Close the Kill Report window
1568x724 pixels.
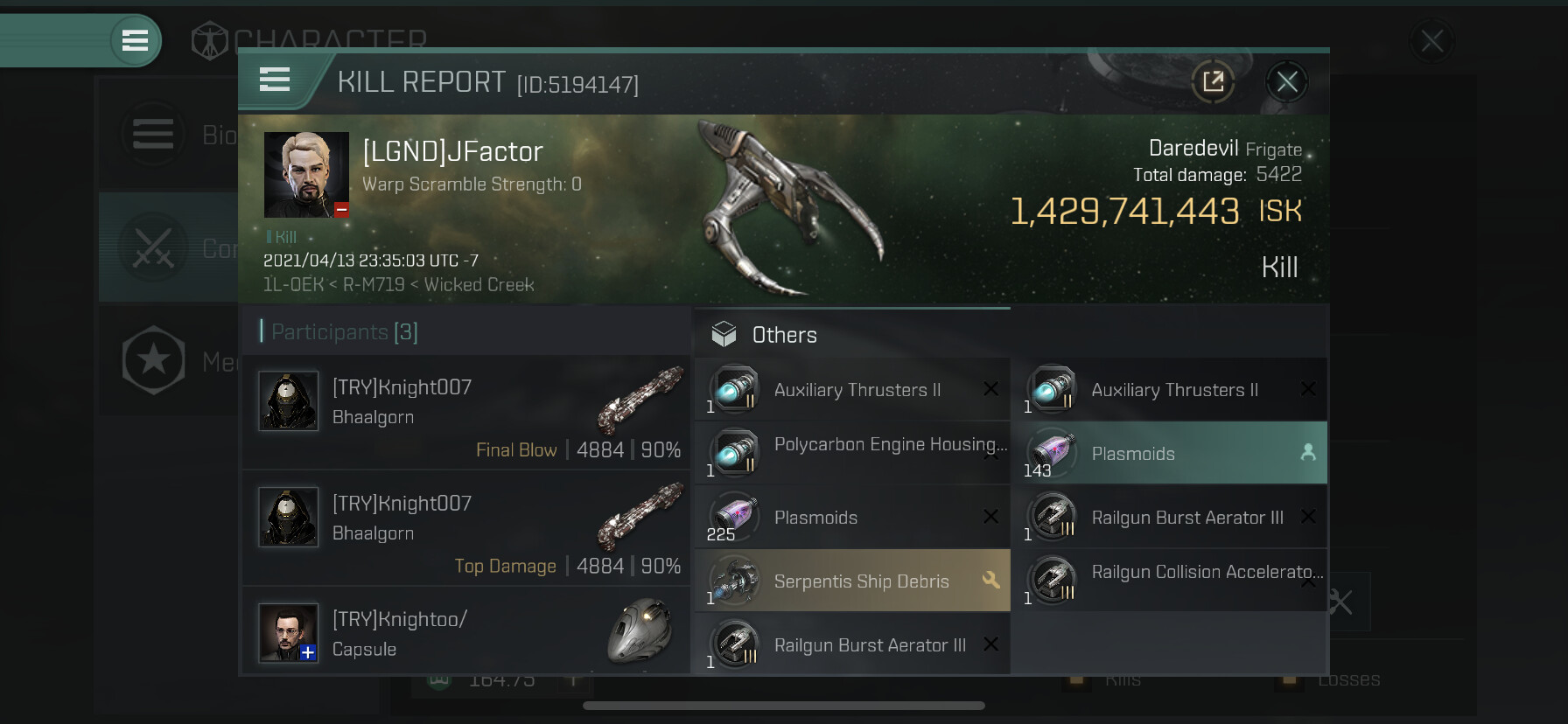click(1286, 82)
